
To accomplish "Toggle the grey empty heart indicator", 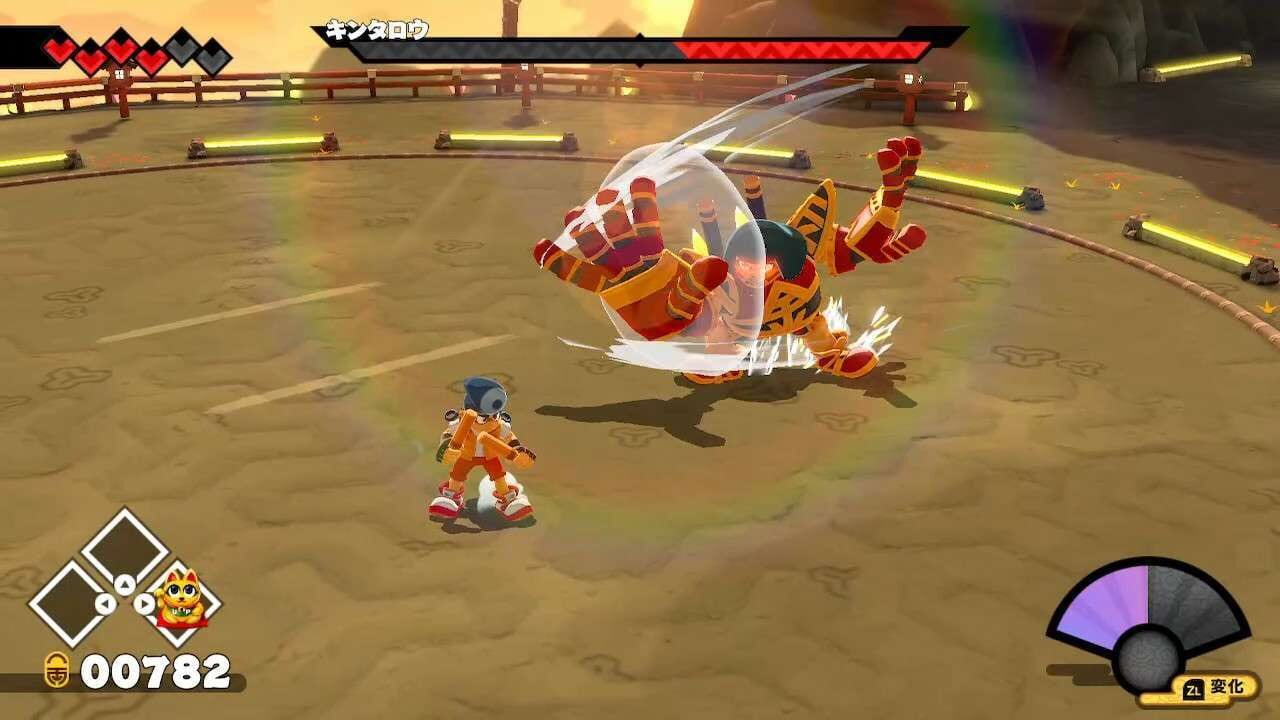I will click(180, 49).
